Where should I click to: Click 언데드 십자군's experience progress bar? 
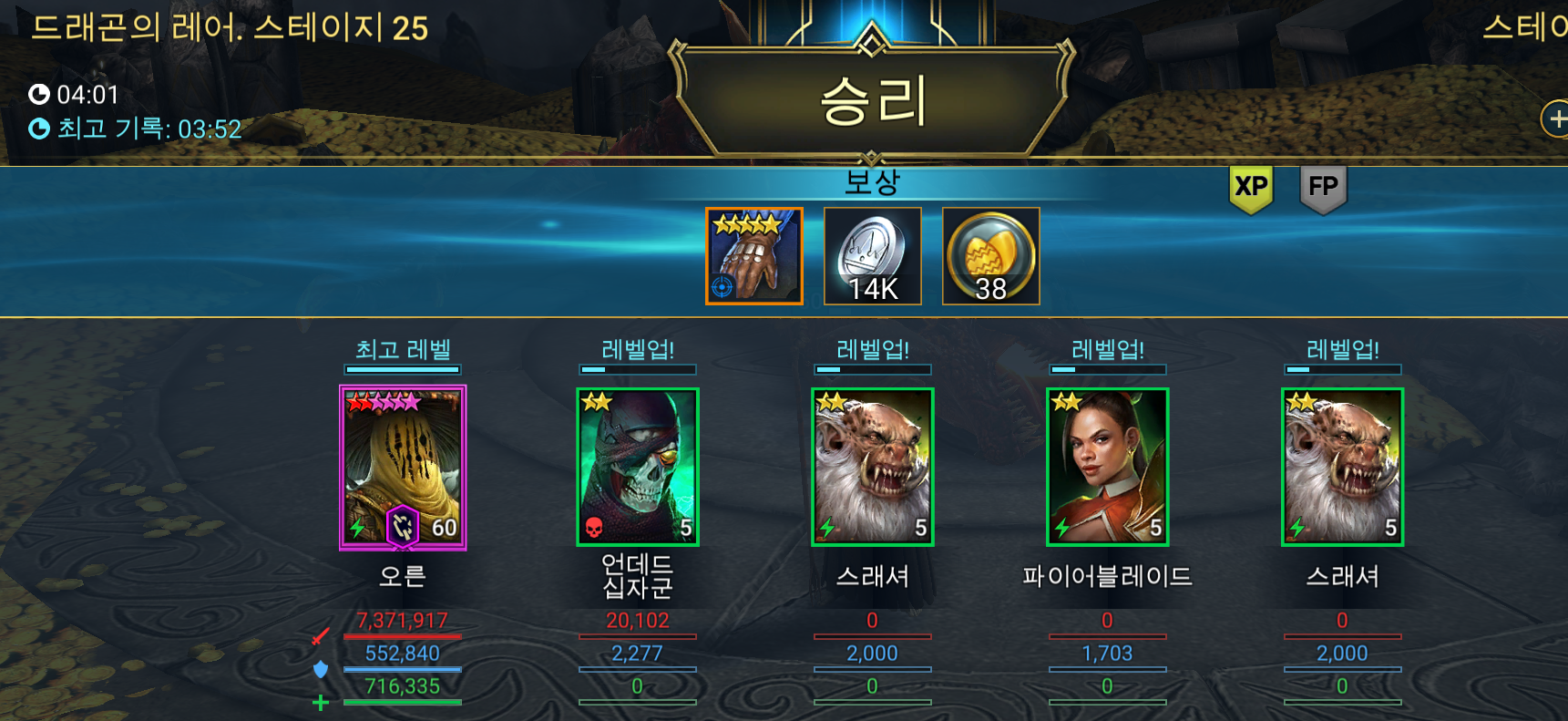point(637,369)
